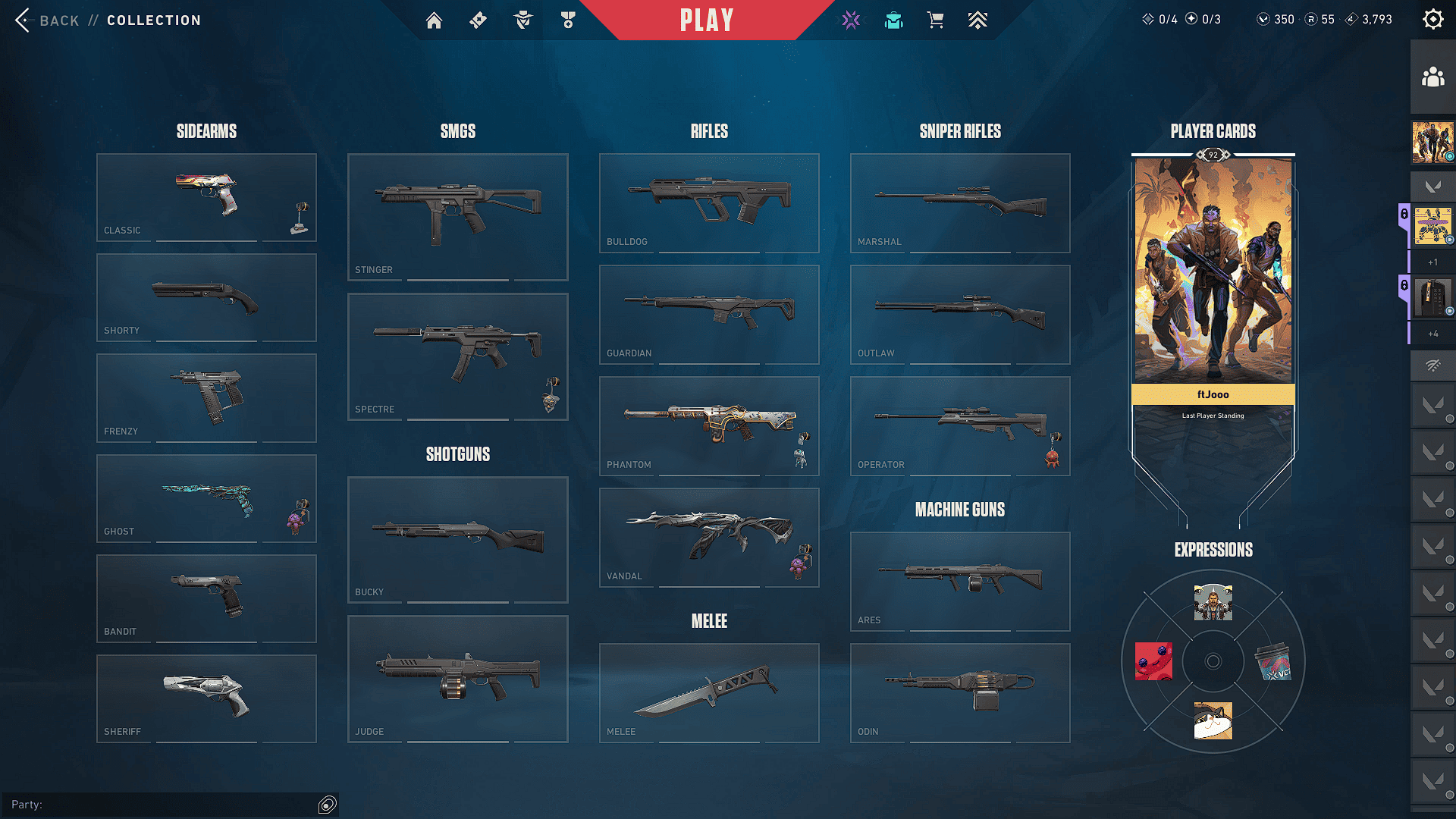The height and width of the screenshot is (819, 1456).
Task: Choose the Sheriff revolver slot
Action: (206, 698)
